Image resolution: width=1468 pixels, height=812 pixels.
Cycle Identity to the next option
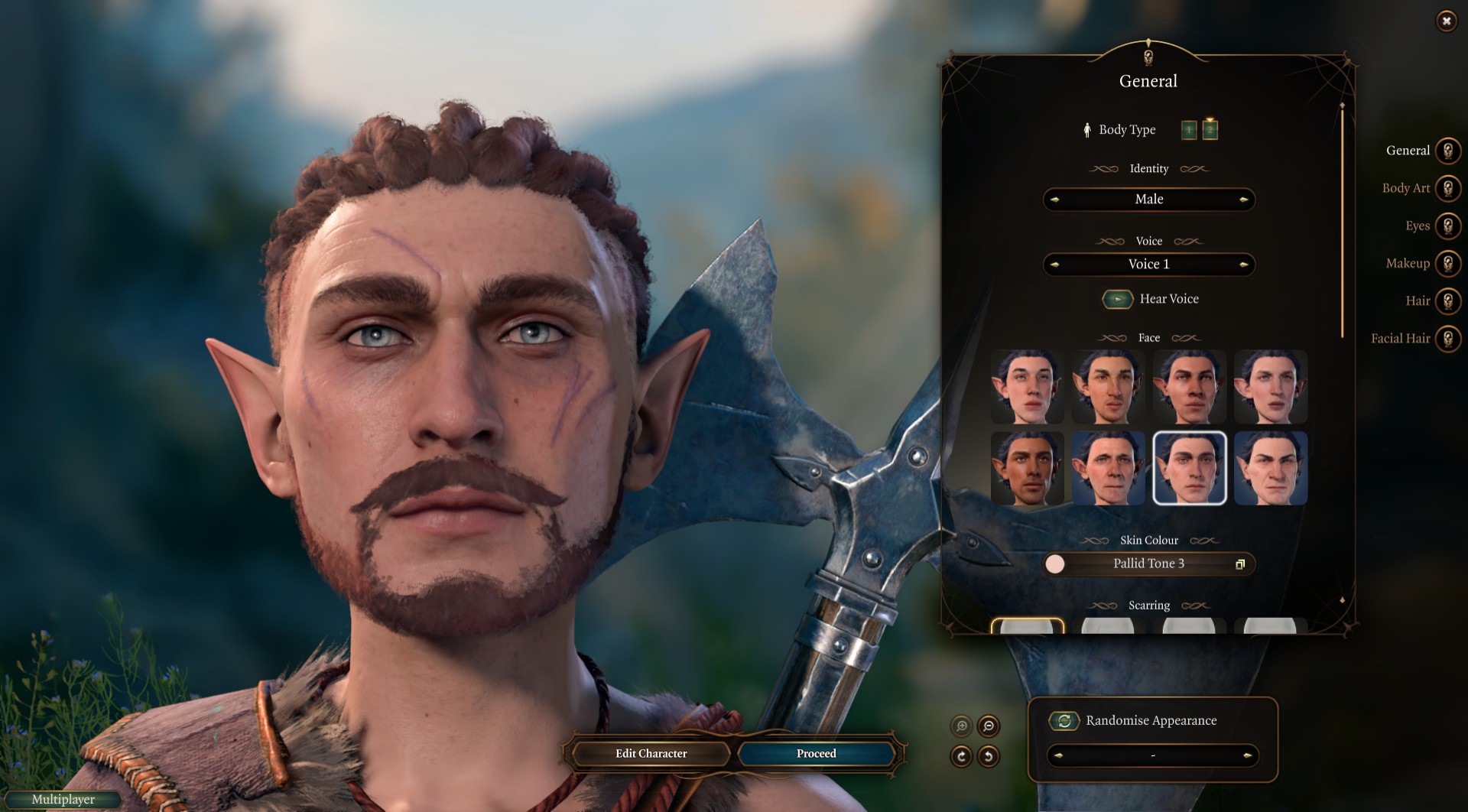(1244, 200)
